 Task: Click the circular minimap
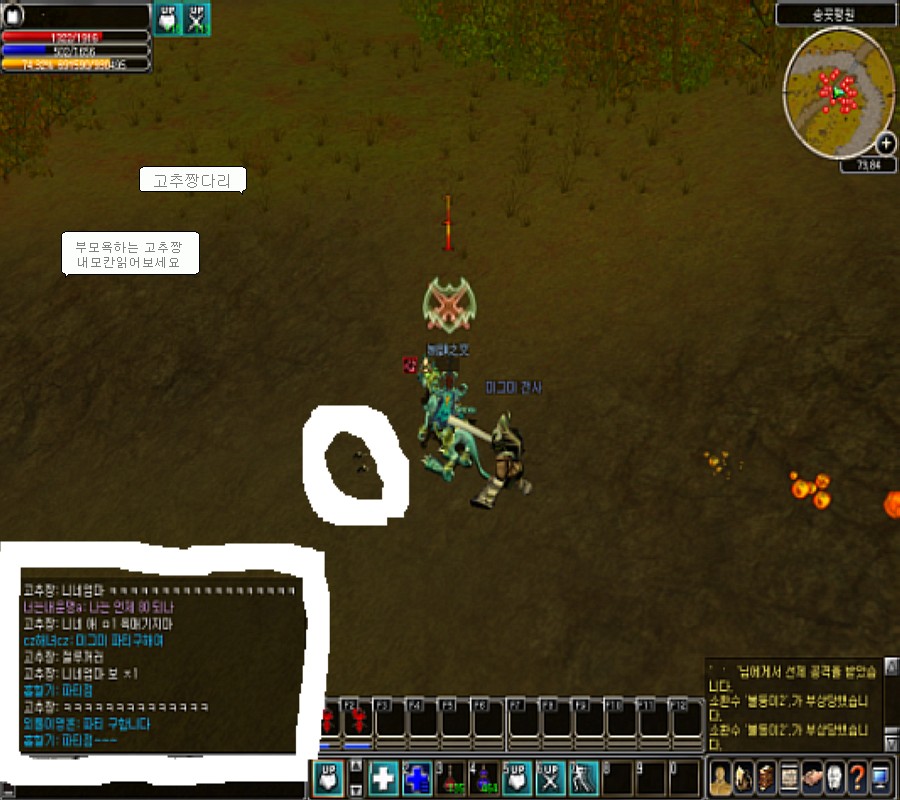tap(838, 92)
